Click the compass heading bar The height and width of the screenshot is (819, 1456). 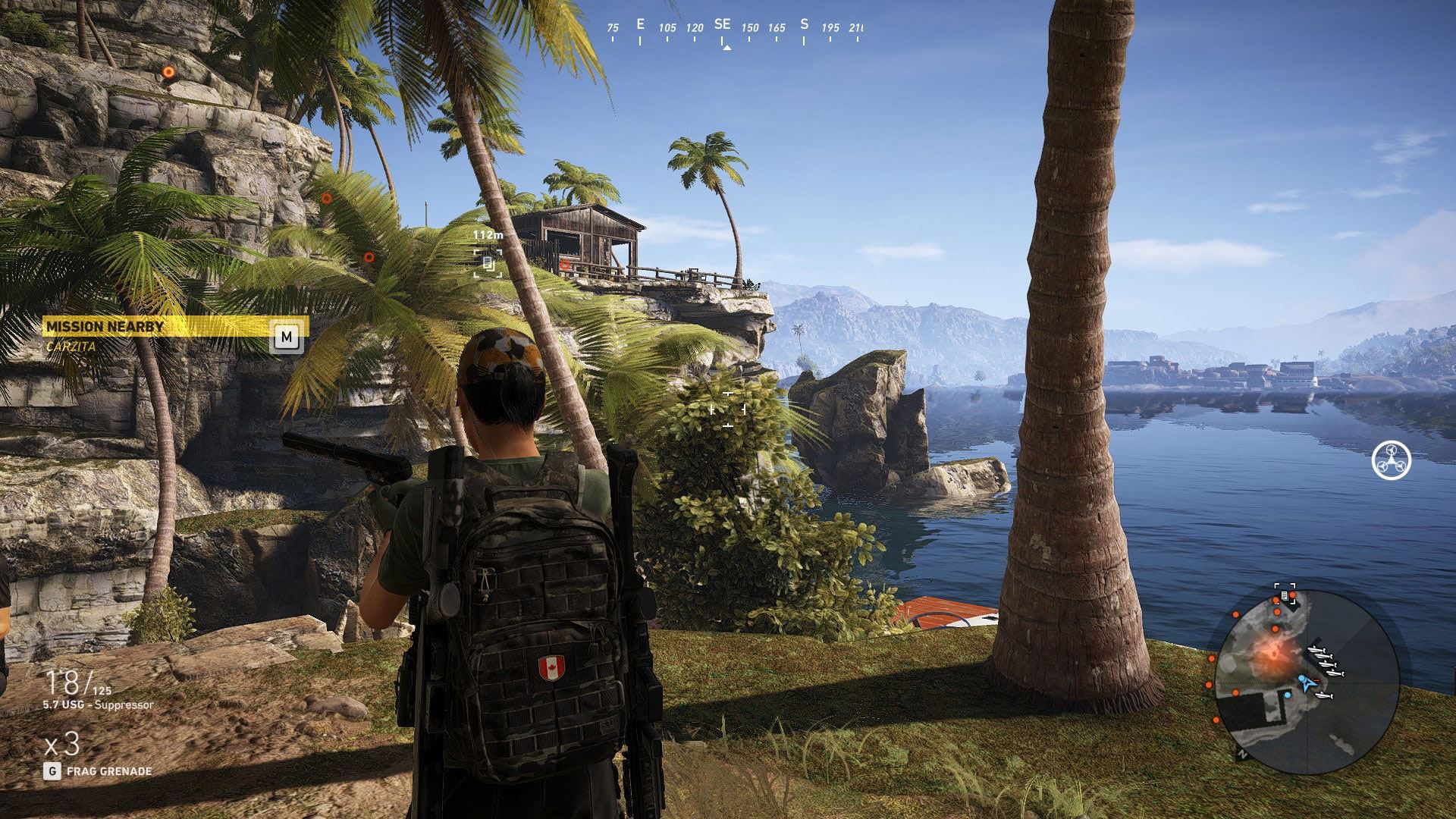pyautogui.click(x=734, y=30)
